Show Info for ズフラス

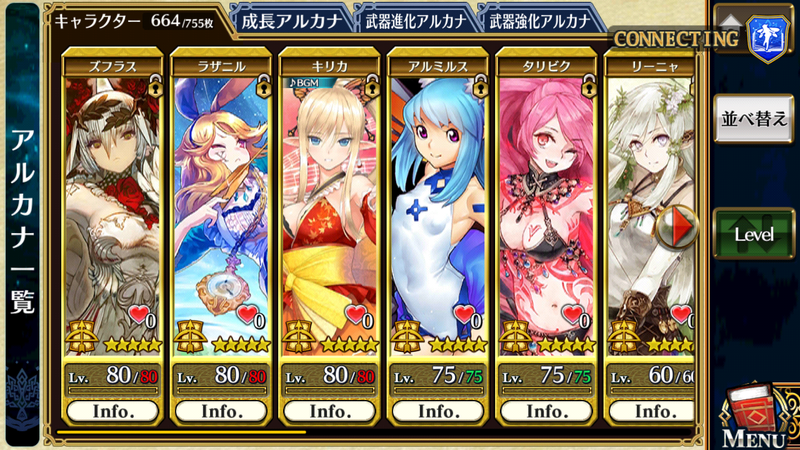click(113, 411)
